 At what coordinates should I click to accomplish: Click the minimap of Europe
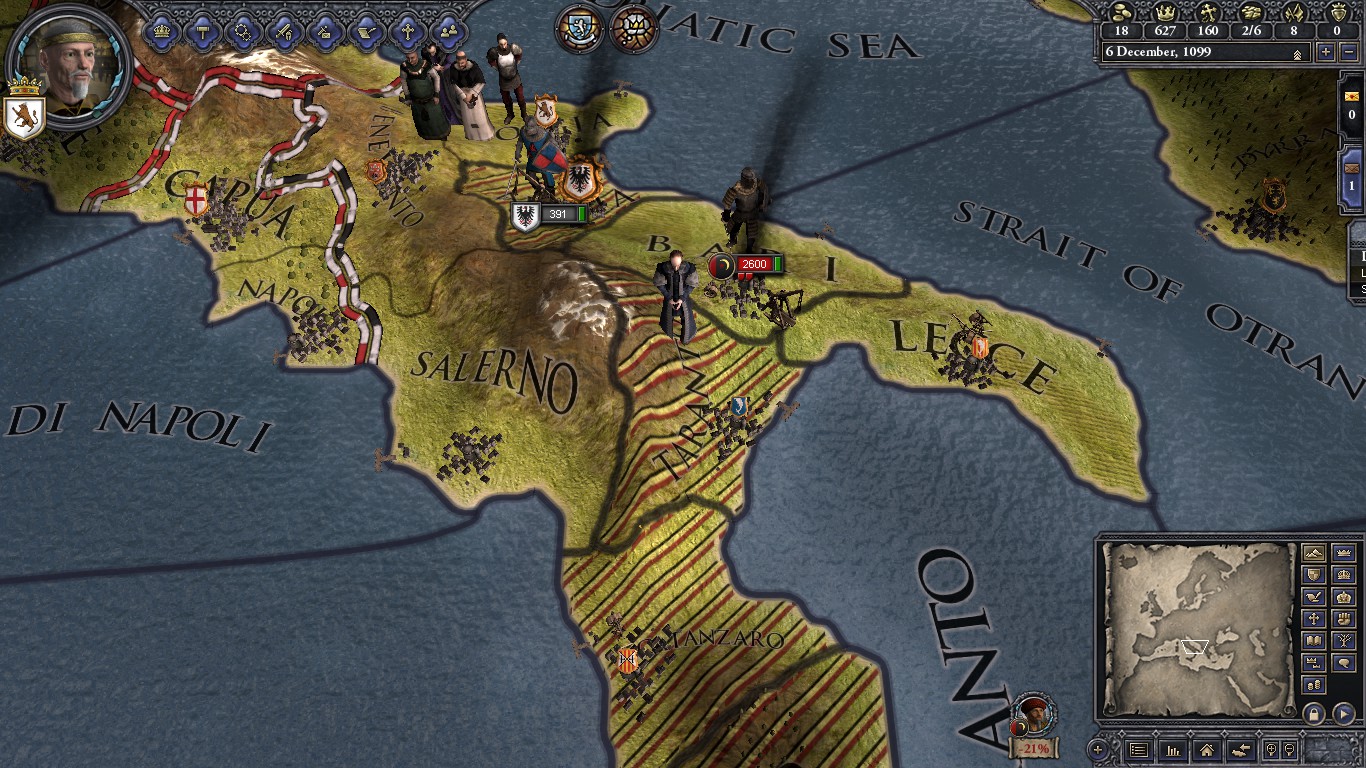coord(1196,630)
